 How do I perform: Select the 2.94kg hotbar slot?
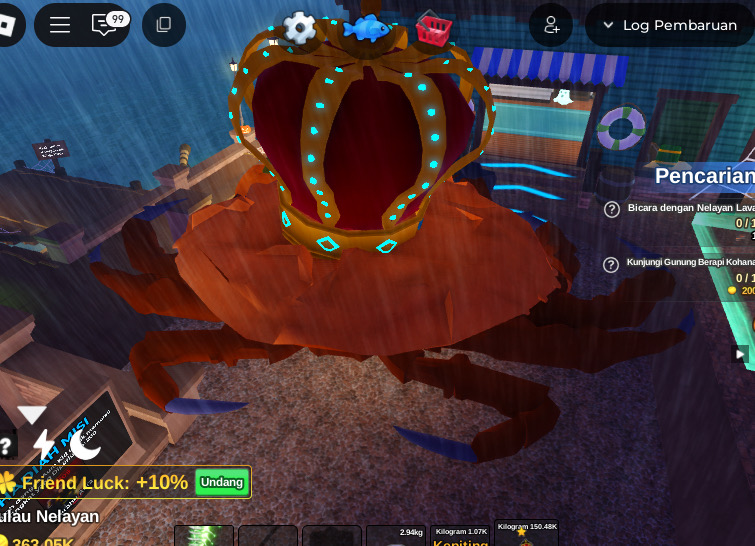point(396,536)
